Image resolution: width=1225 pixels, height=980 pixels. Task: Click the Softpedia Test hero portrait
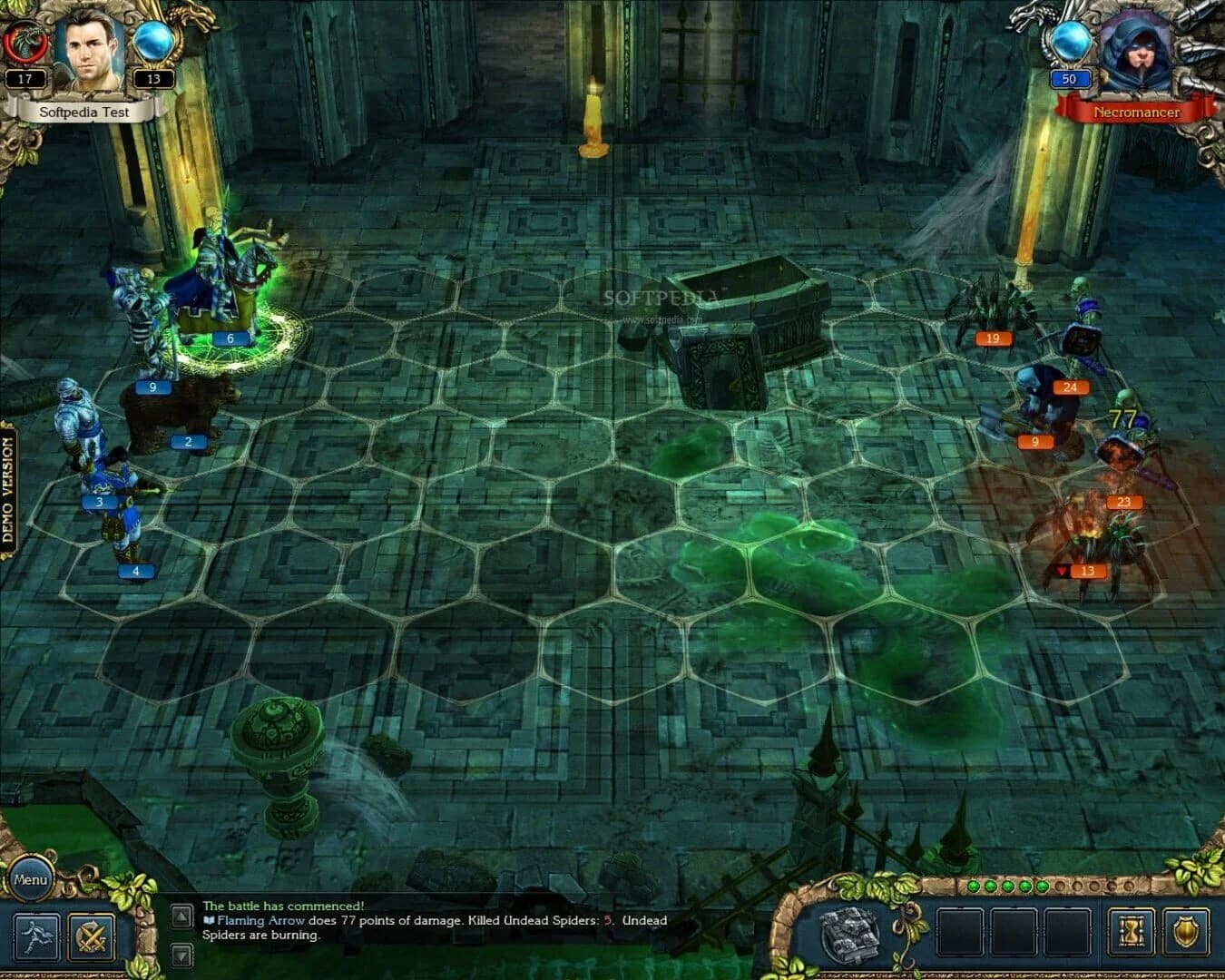click(x=88, y=51)
